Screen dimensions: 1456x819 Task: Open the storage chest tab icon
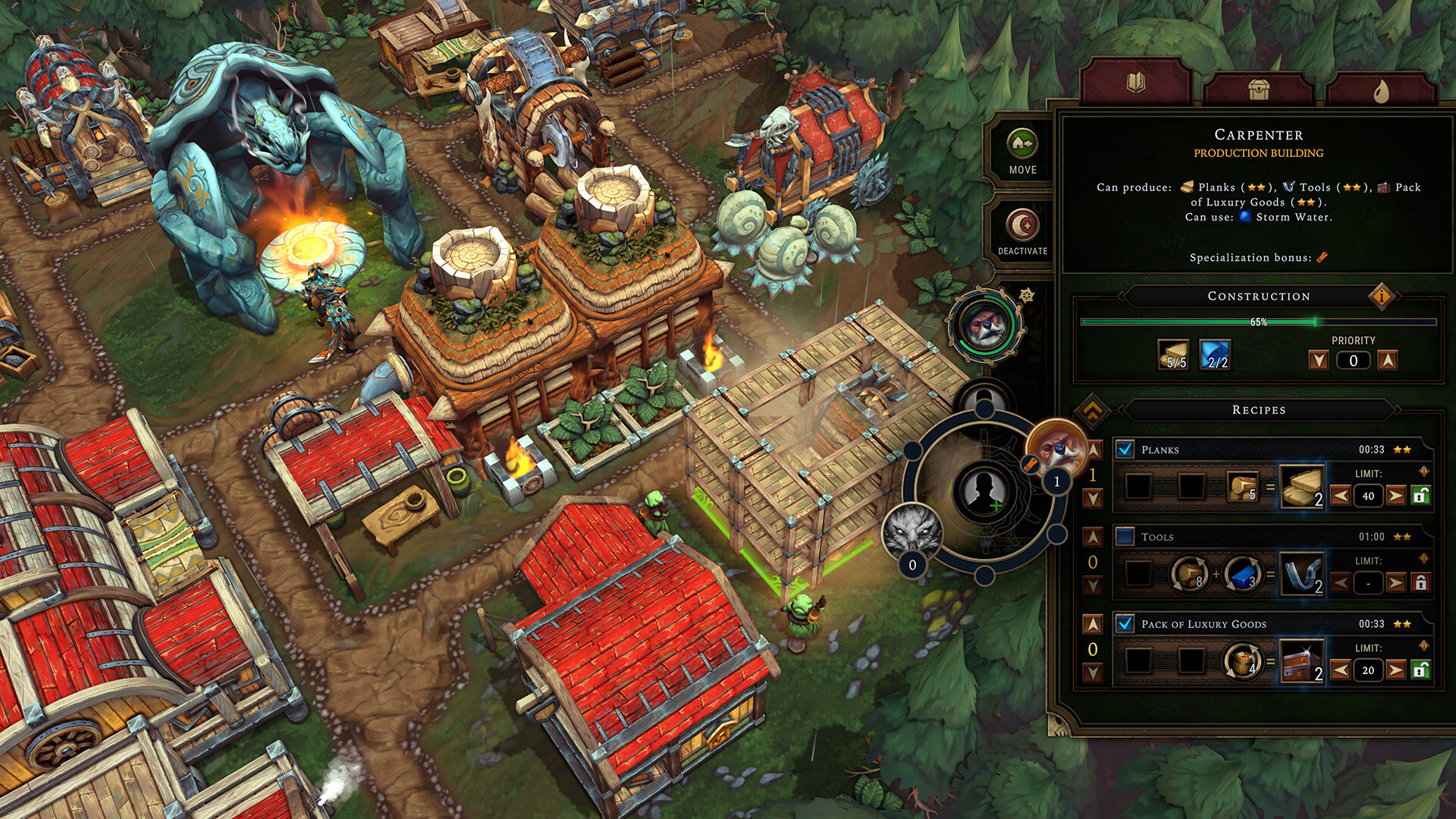tap(1259, 91)
